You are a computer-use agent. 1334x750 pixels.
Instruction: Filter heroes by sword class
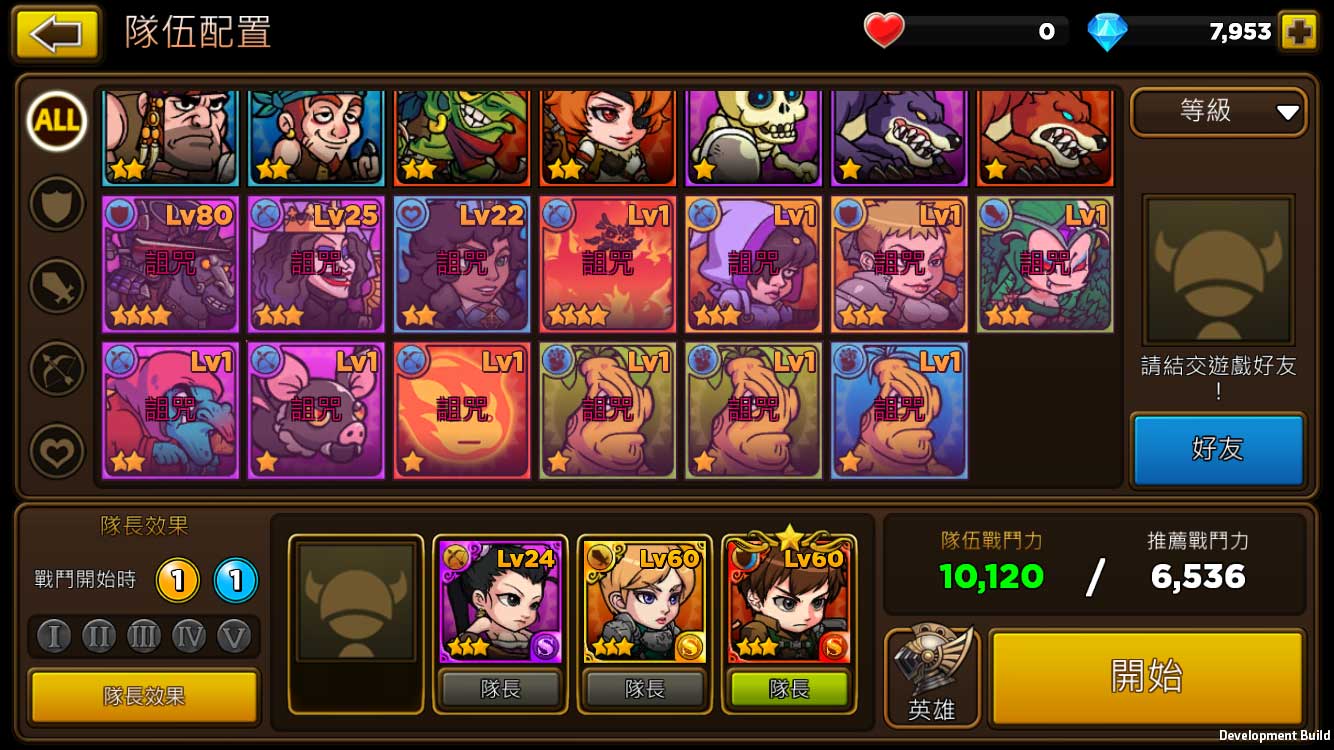57,286
